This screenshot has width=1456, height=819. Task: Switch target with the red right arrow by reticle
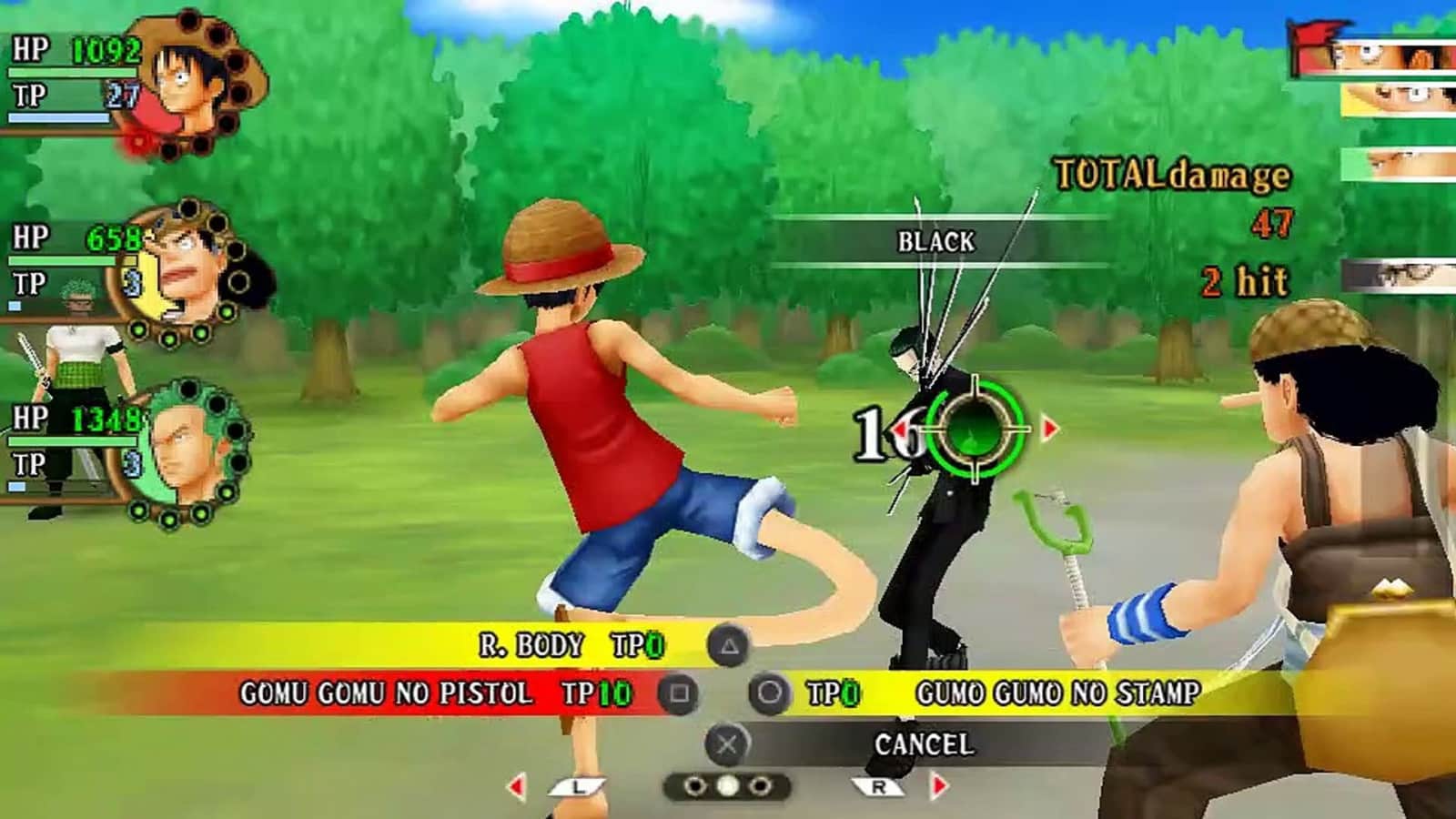tap(1050, 428)
